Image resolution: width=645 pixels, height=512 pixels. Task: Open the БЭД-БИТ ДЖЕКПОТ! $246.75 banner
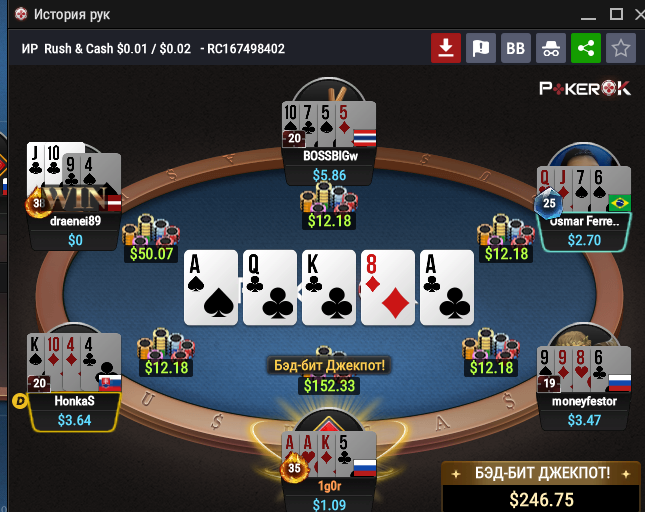point(541,488)
